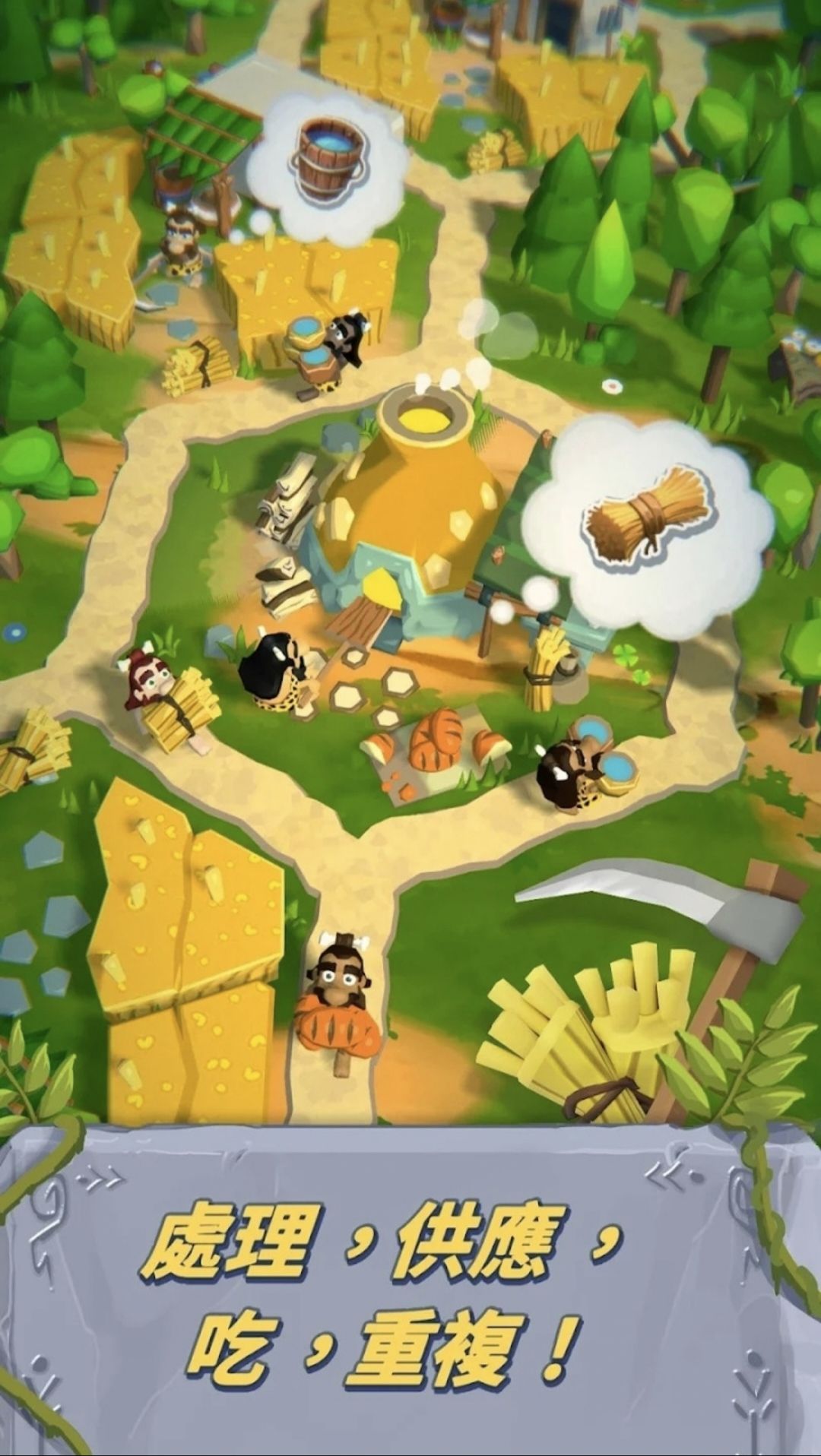Viewport: 821px width, 1456px height.
Task: Select the wheat bundle thought bubble
Action: tap(645, 518)
